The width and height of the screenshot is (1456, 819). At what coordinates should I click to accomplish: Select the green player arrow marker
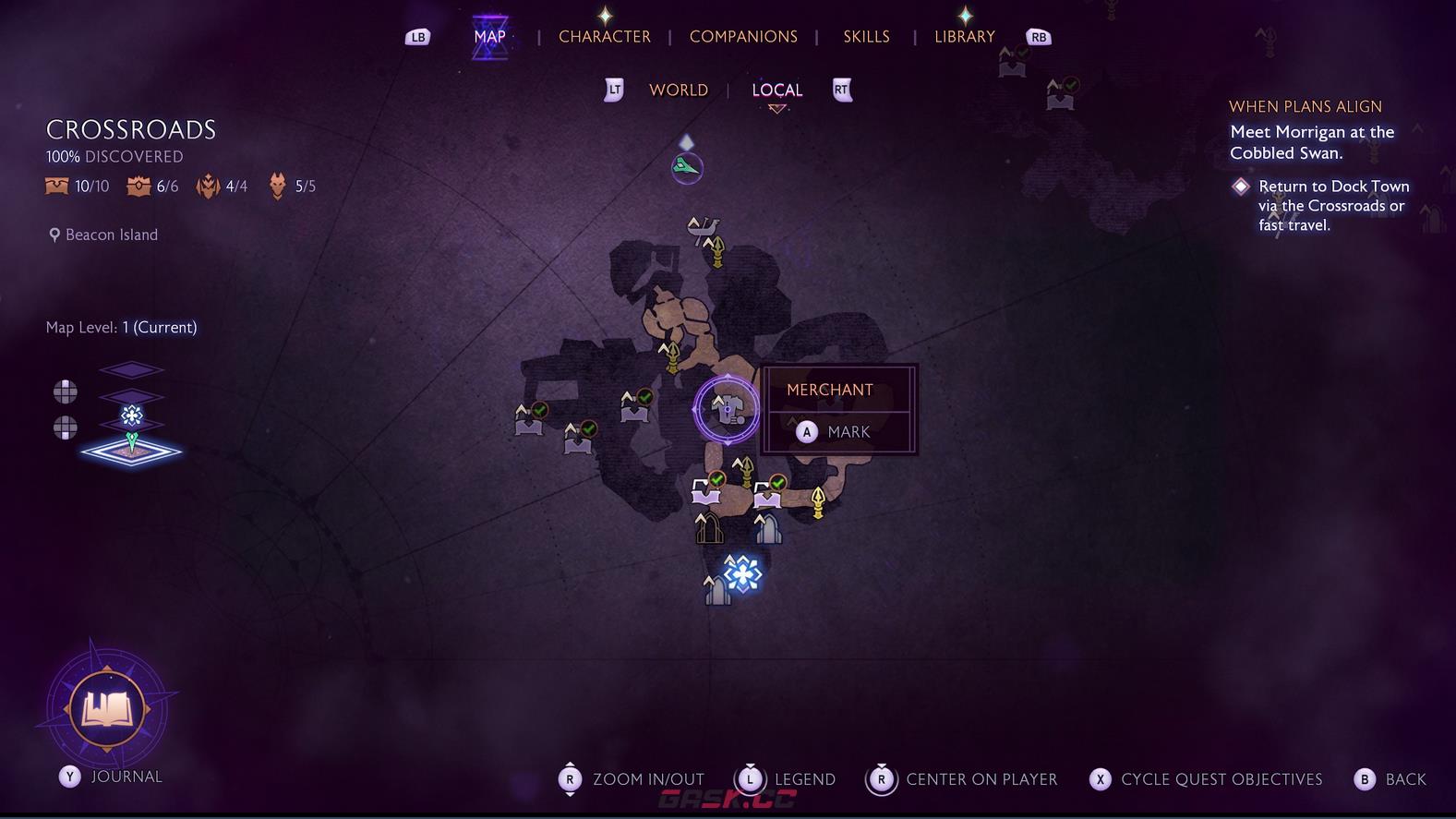(x=687, y=167)
